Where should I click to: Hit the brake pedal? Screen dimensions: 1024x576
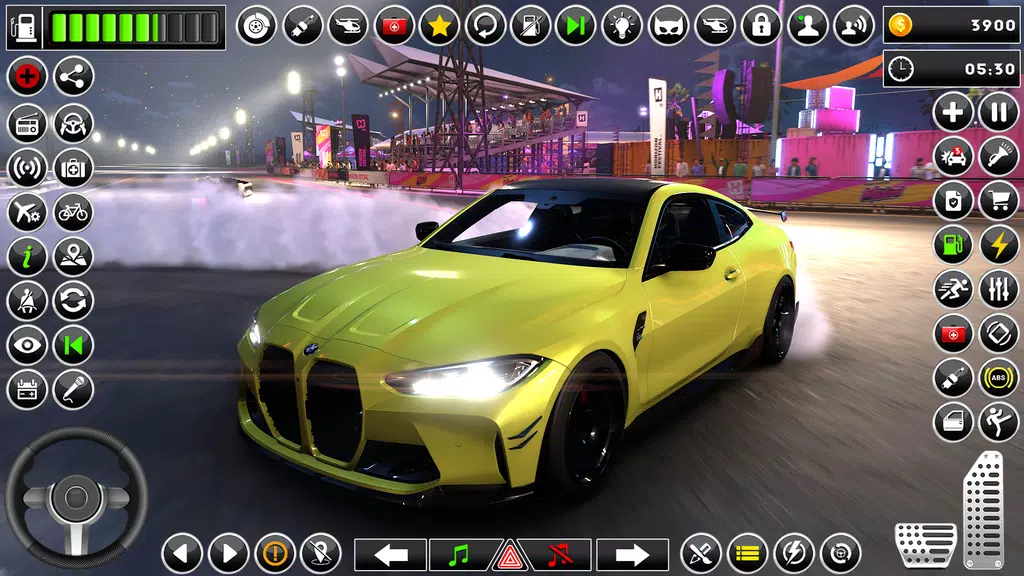click(x=925, y=545)
